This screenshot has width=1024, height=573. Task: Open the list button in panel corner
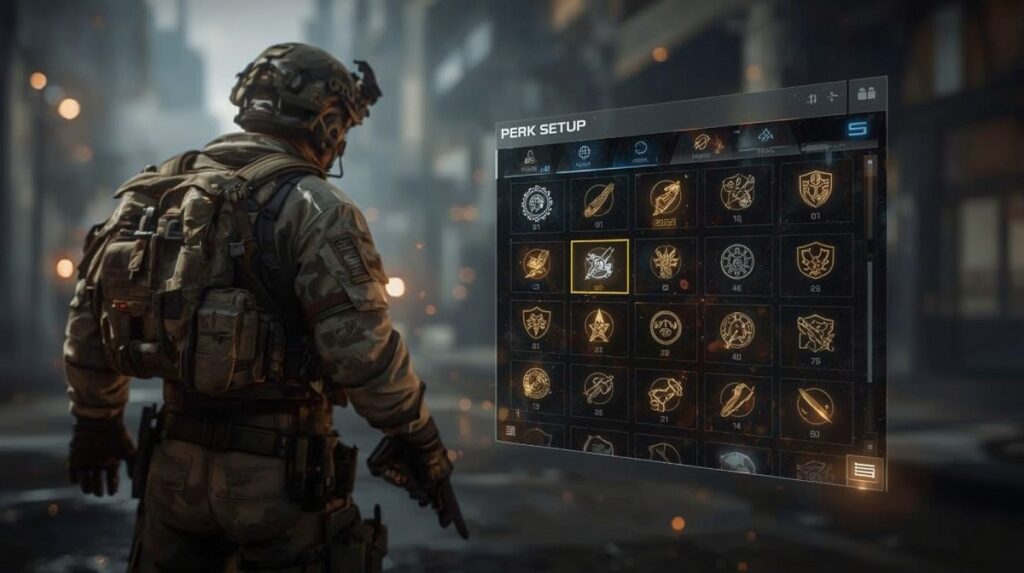click(864, 470)
